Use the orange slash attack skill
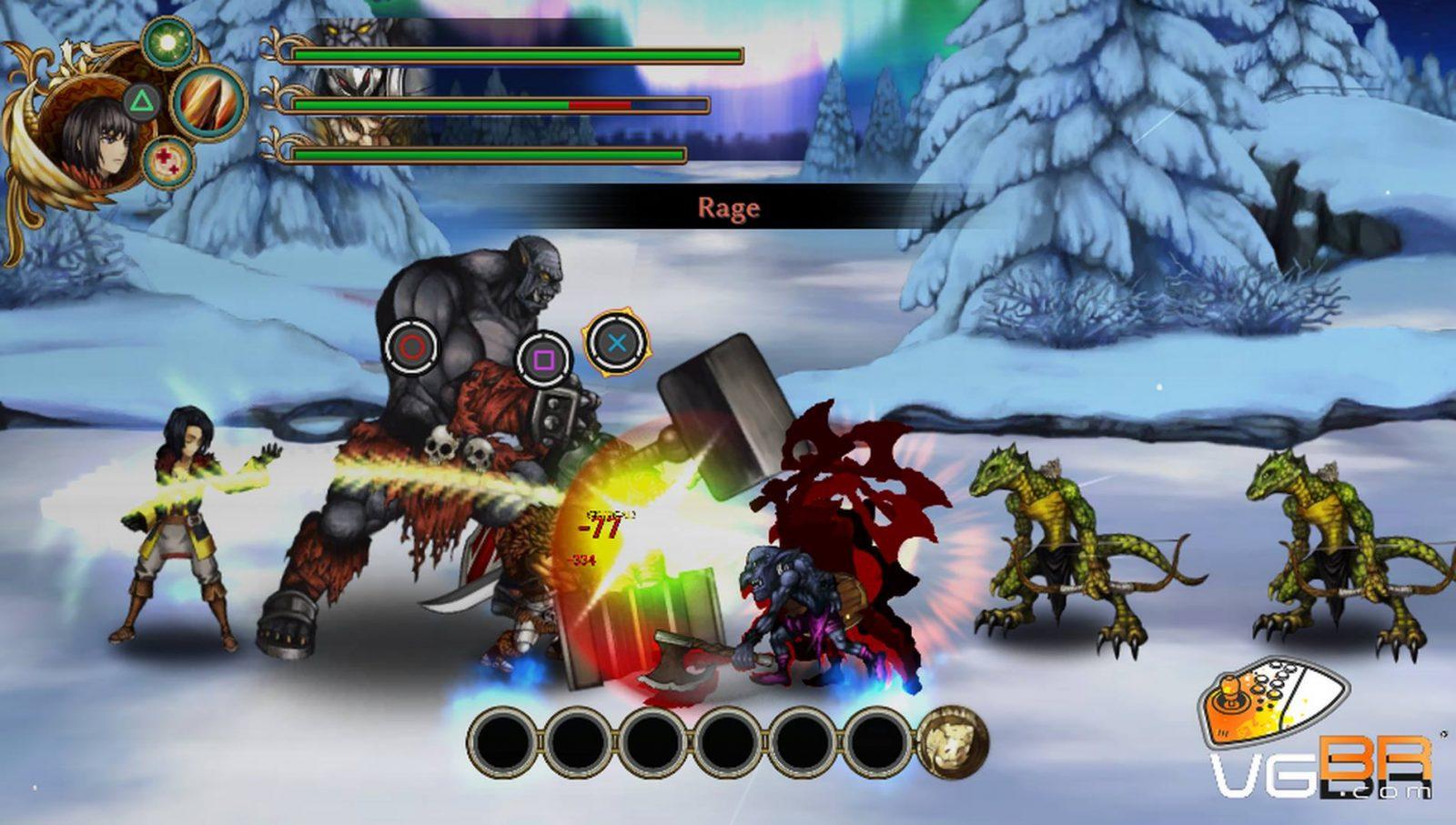The image size is (1456, 825). pos(210,101)
